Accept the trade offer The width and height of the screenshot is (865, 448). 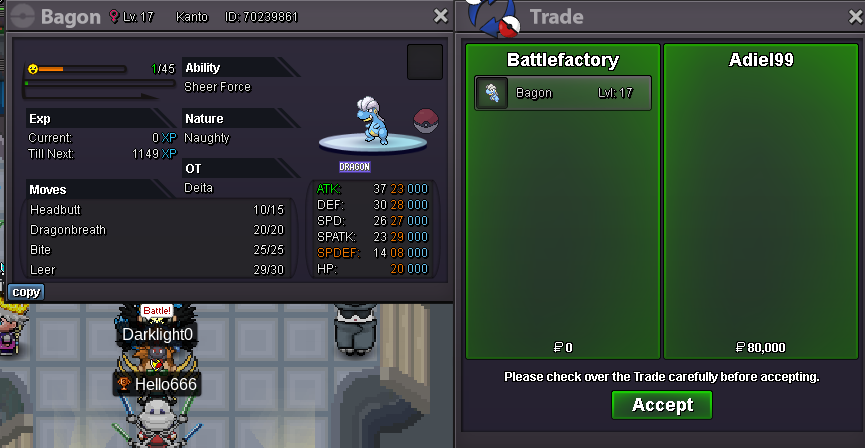click(x=661, y=405)
